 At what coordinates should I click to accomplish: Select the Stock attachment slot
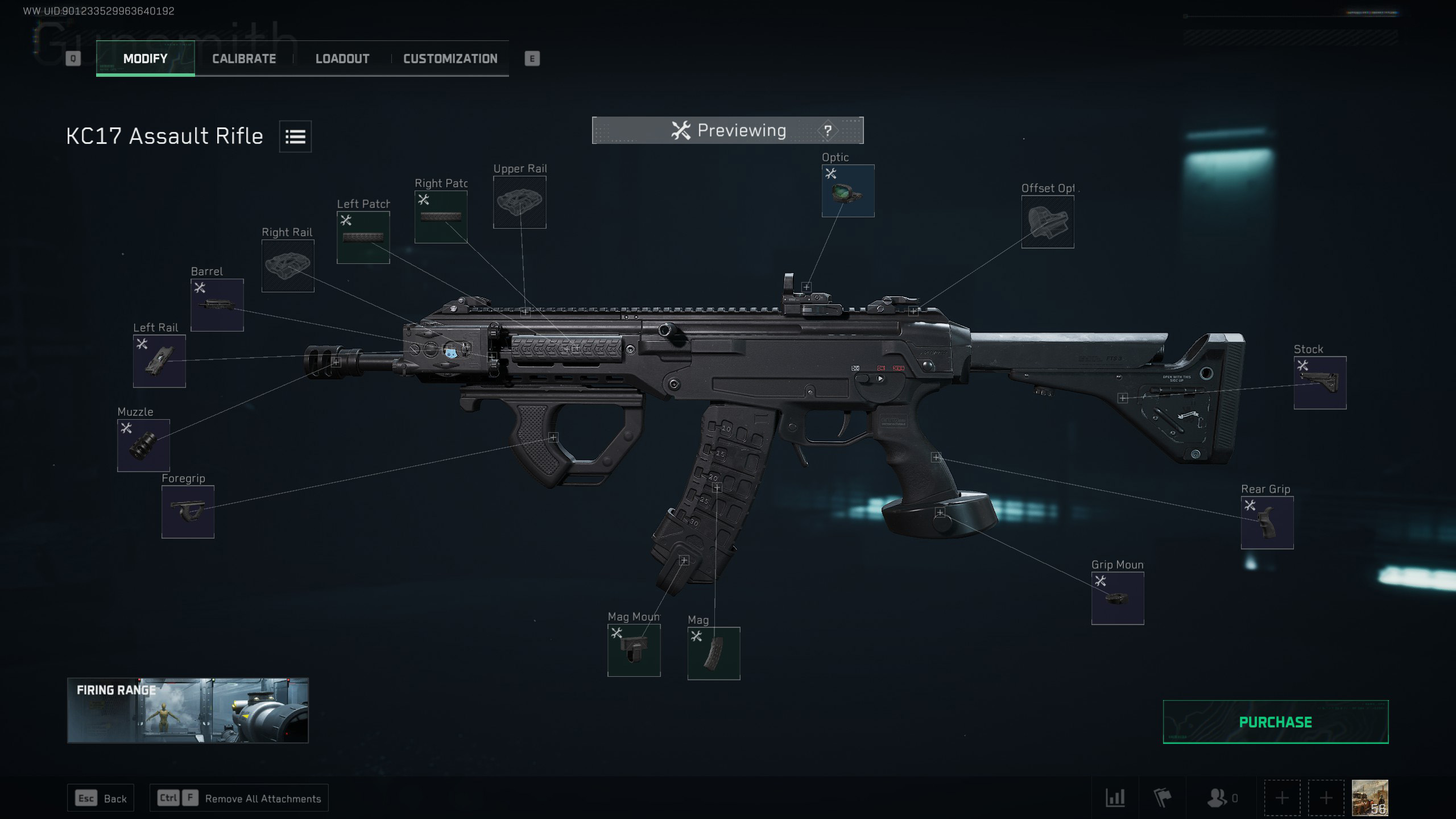pos(1319,382)
